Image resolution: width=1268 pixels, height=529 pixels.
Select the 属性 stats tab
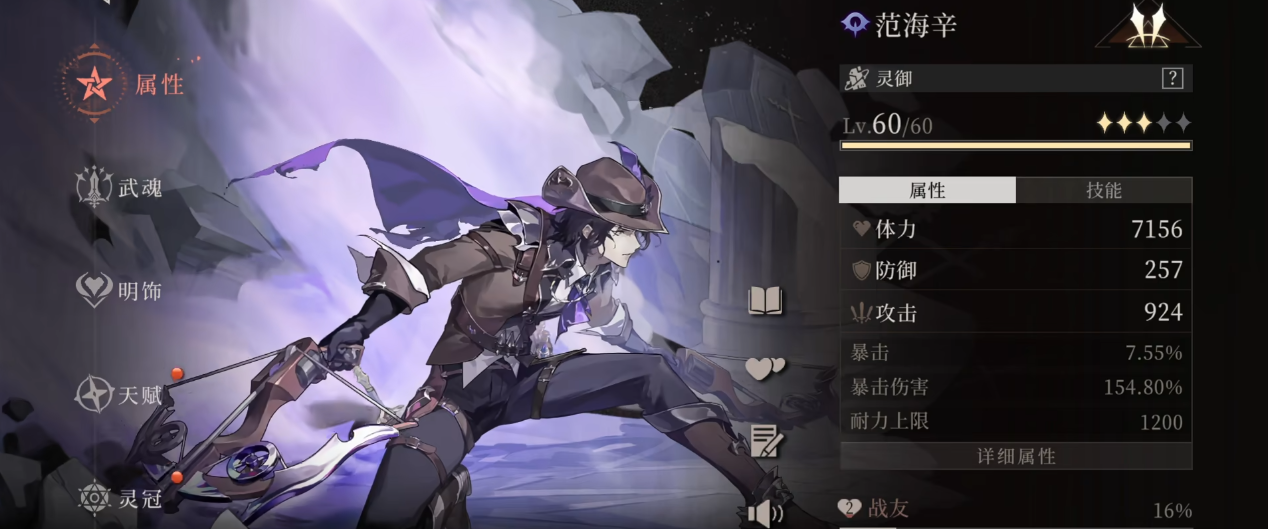tap(927, 190)
